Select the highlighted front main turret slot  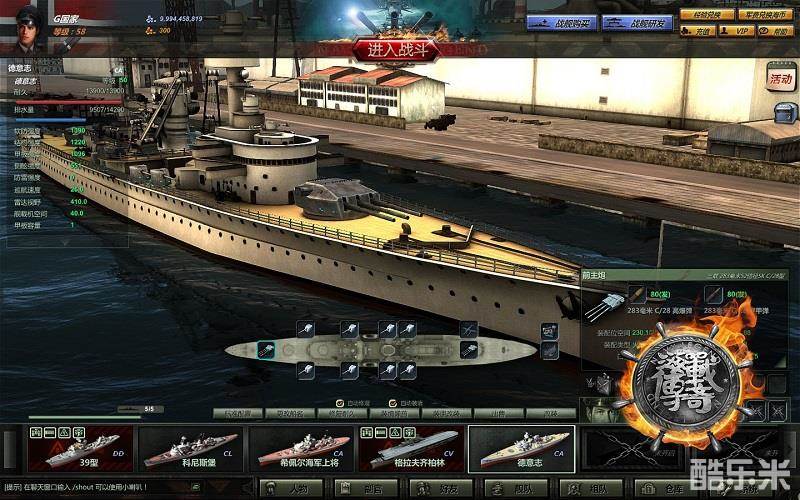(267, 349)
